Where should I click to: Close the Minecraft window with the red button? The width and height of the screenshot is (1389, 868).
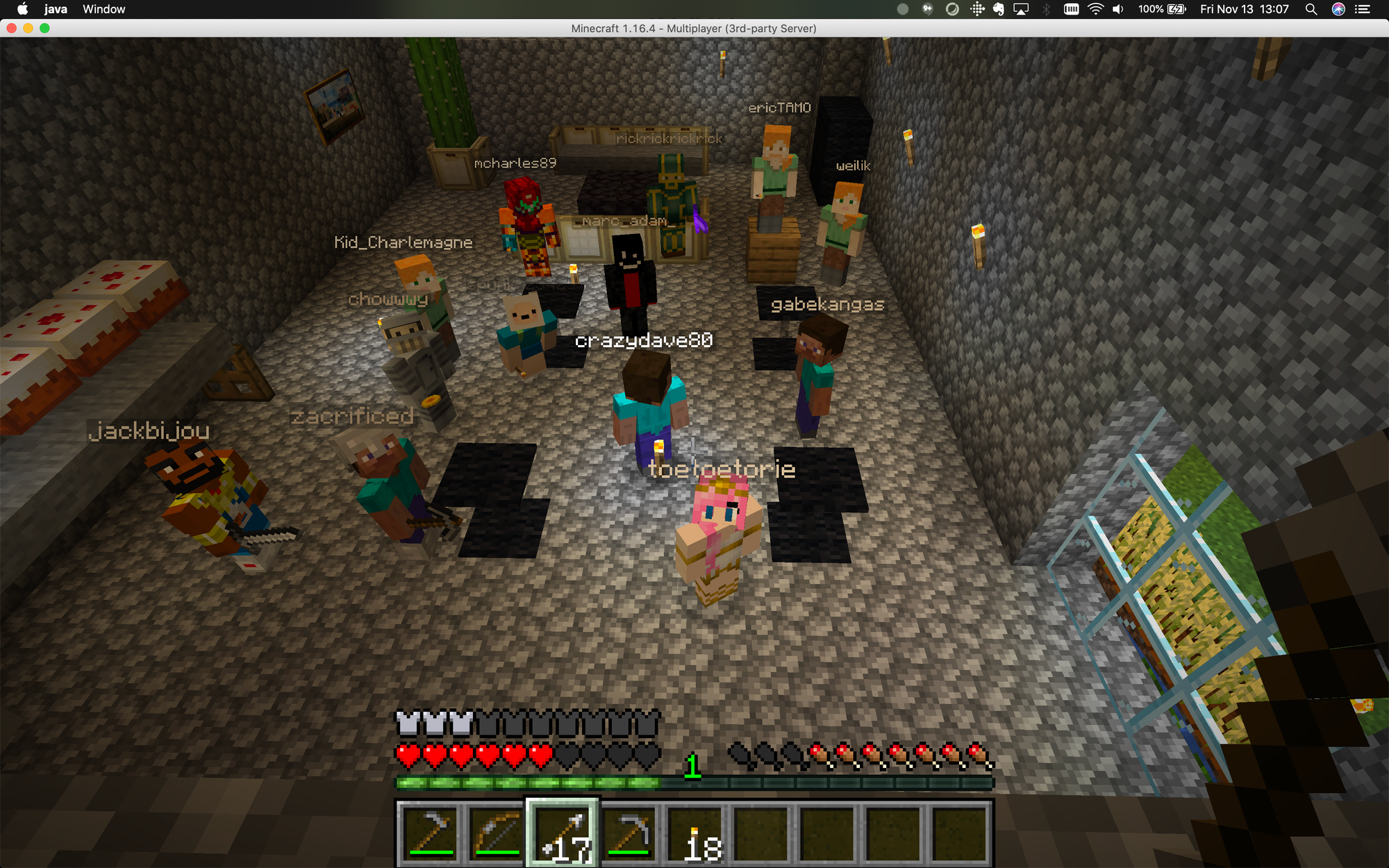(11, 28)
